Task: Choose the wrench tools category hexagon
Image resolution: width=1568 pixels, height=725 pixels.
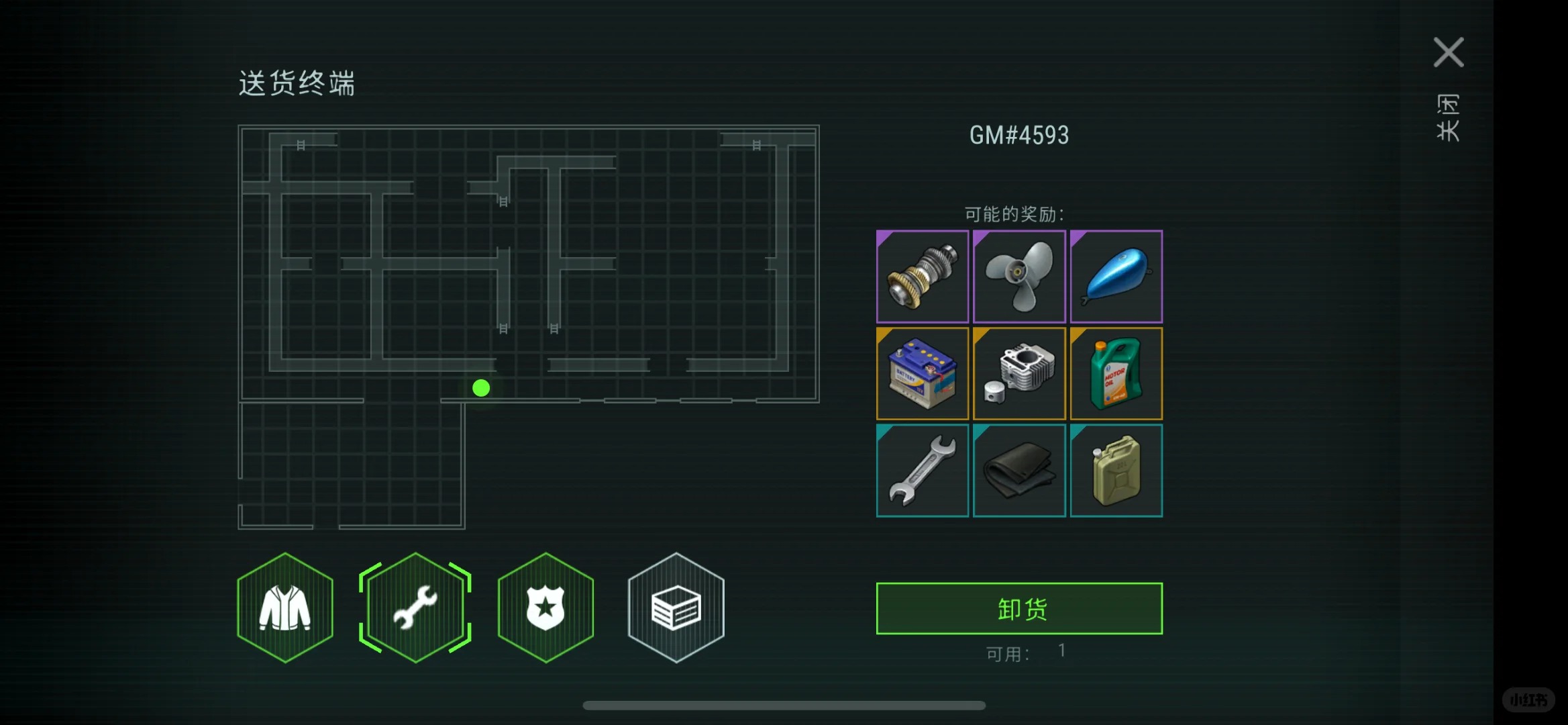Action: (x=415, y=608)
